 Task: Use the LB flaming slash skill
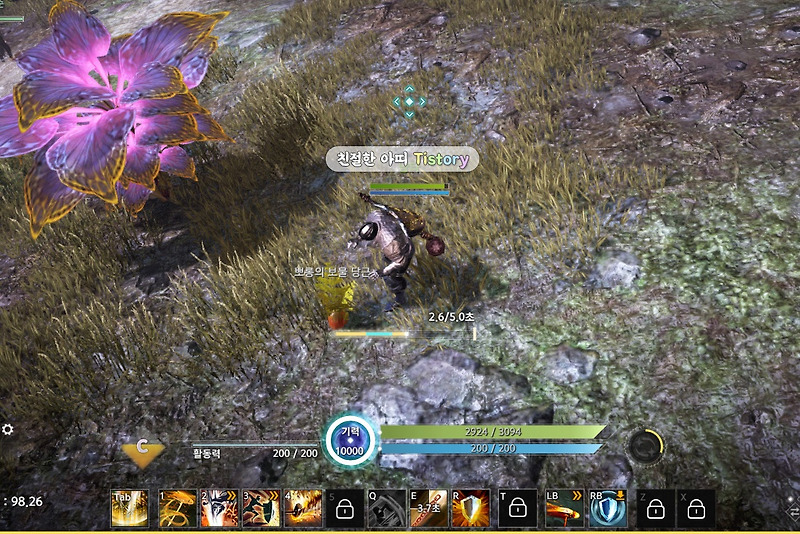click(564, 509)
